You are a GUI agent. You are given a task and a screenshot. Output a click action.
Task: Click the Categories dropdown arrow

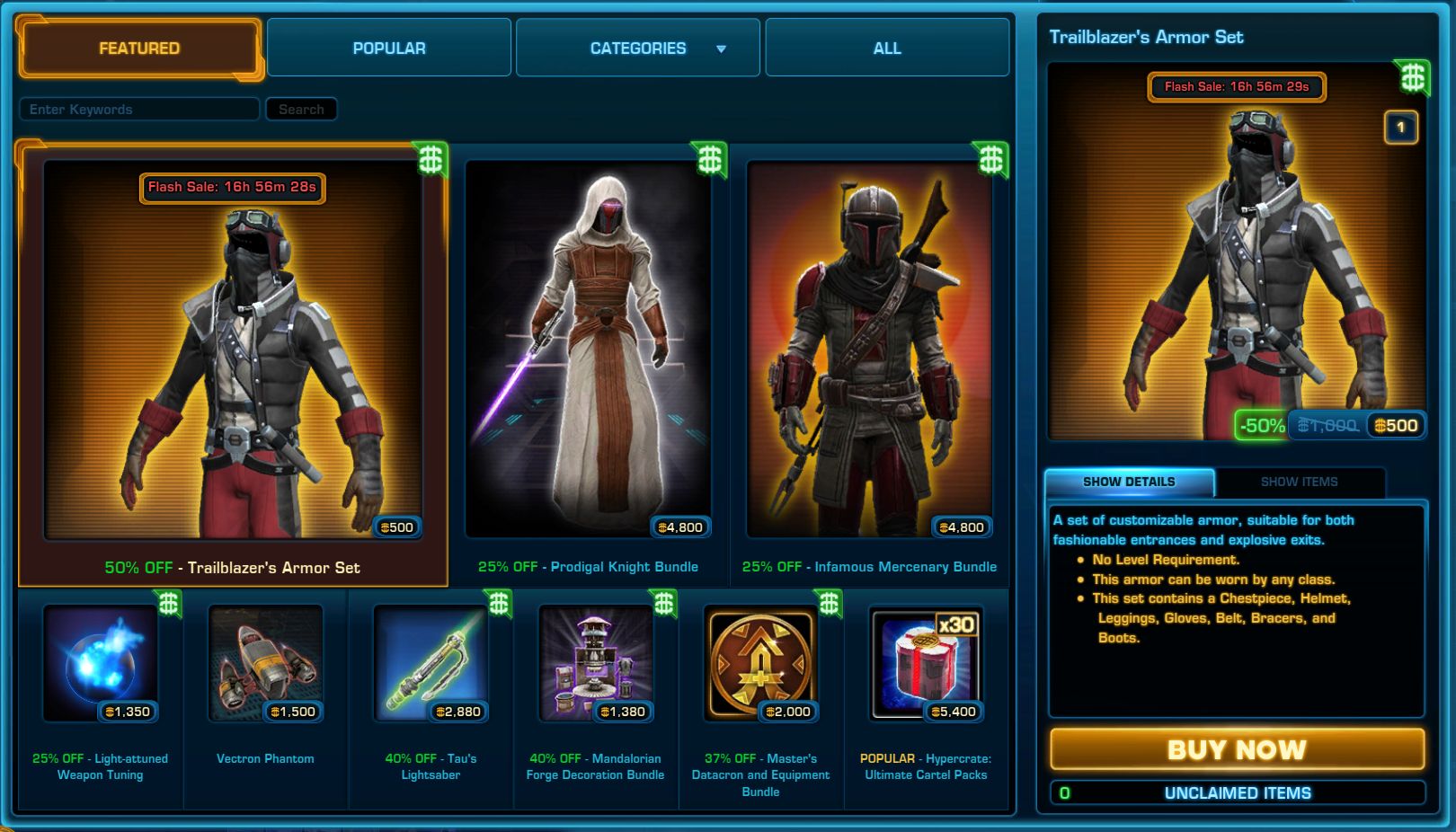(x=720, y=49)
